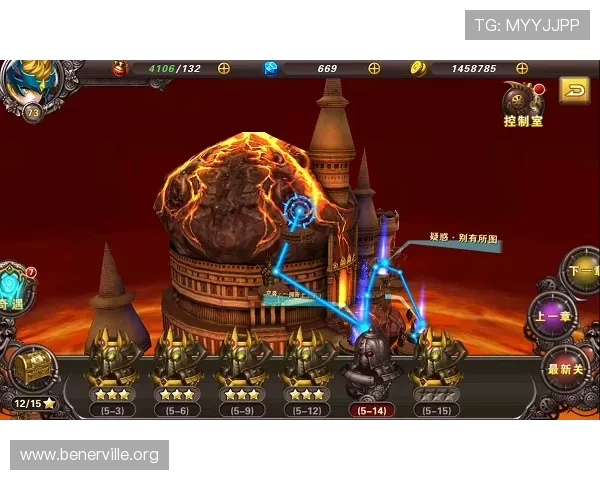Pick stage 5-12
The width and height of the screenshot is (600, 480).
point(306,370)
